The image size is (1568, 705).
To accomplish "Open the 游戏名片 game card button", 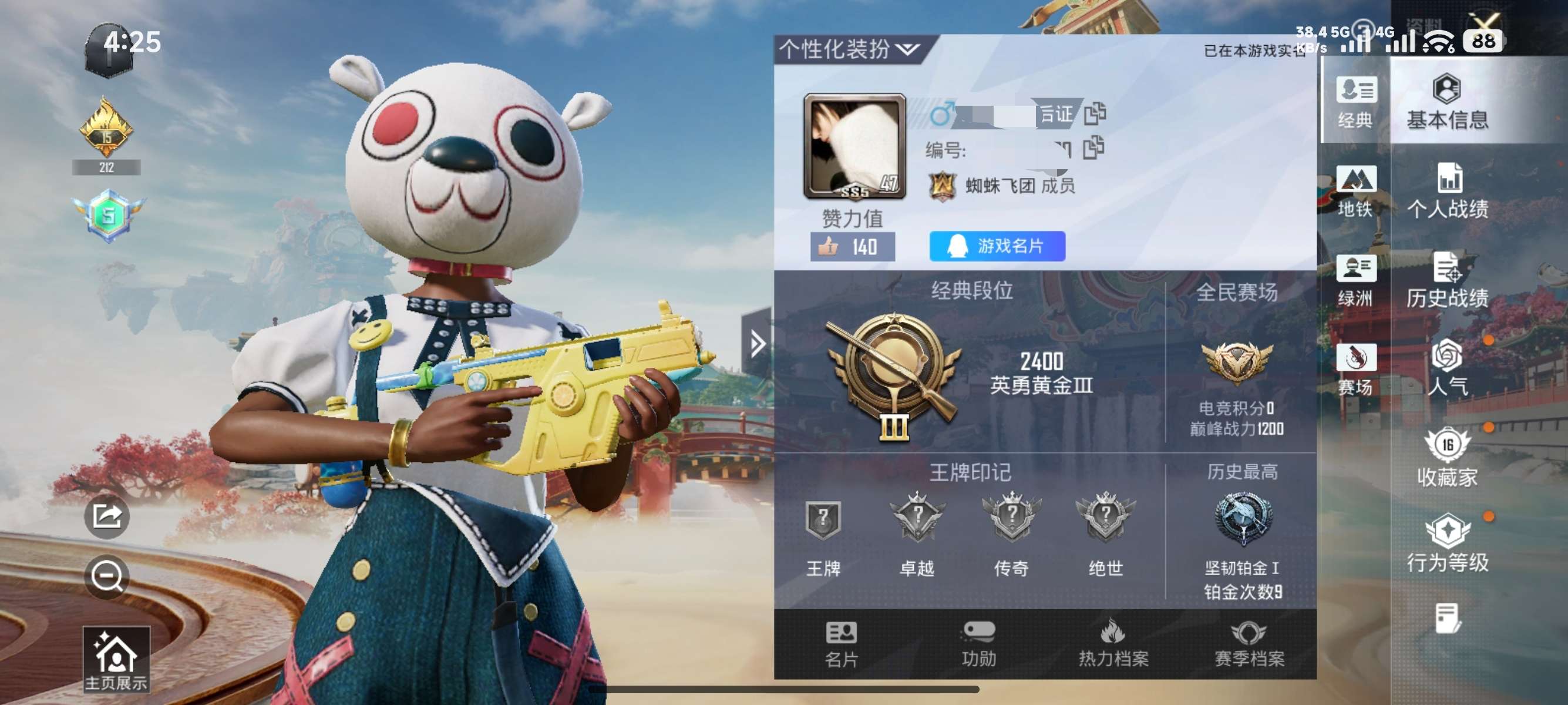I will (997, 246).
